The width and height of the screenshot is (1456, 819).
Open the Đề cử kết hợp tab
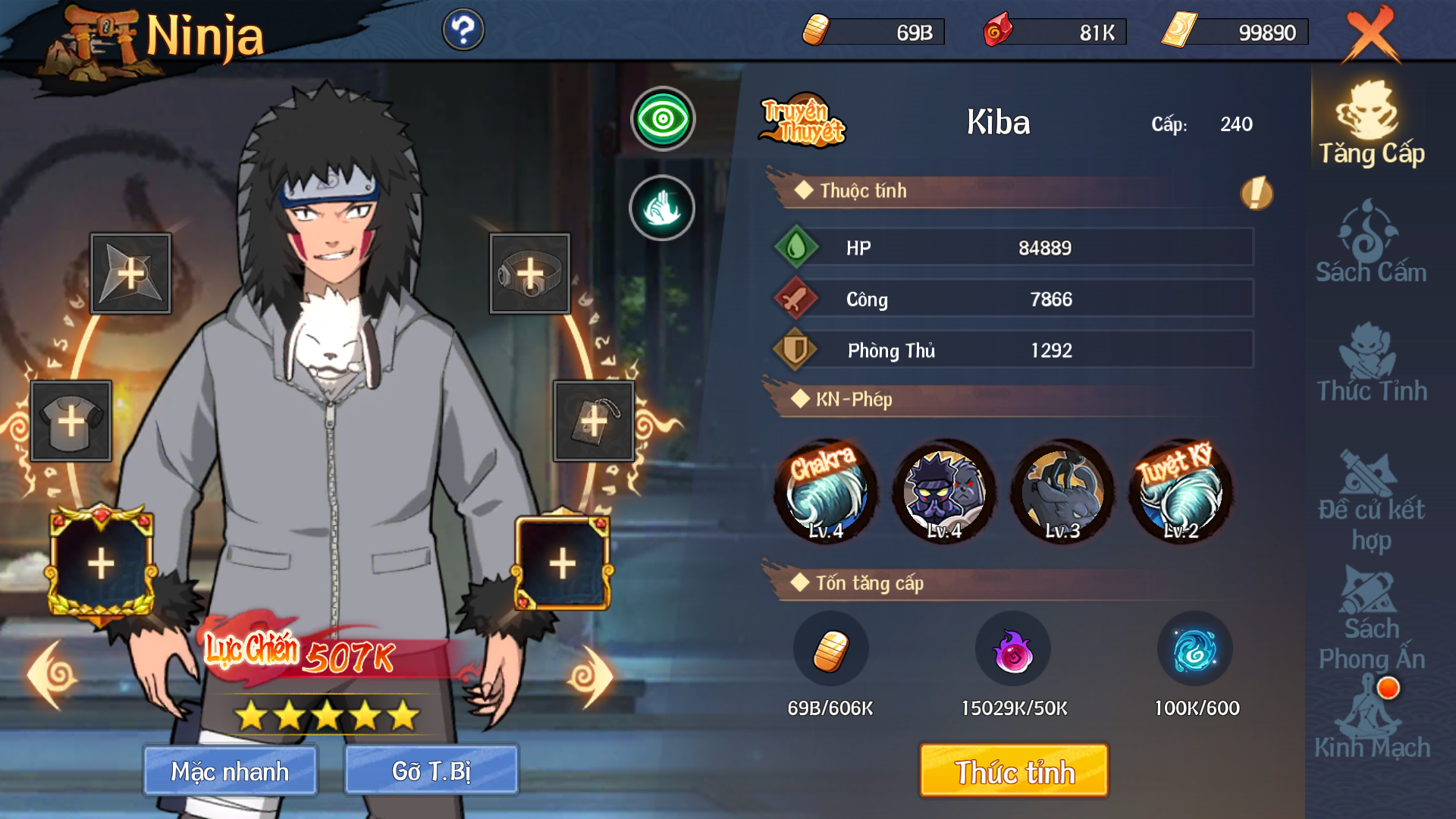tap(1371, 502)
